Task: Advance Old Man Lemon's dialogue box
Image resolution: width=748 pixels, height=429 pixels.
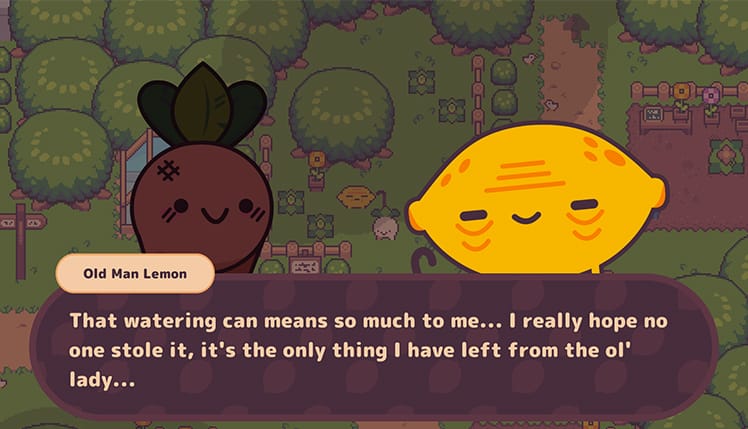Action: 374,351
